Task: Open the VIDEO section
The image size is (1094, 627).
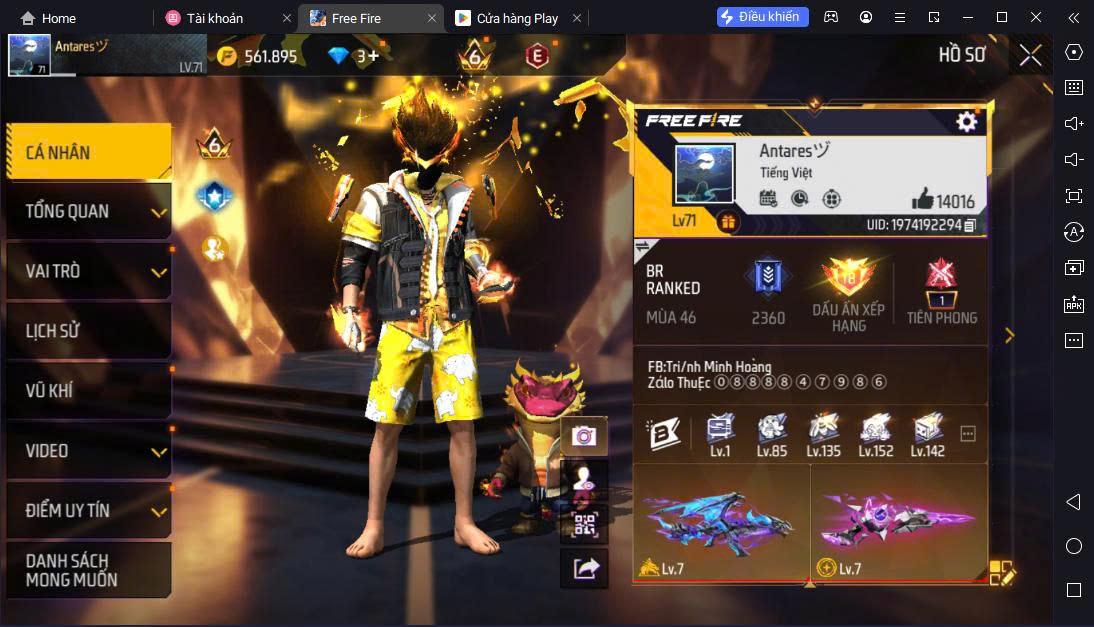Action: [88, 451]
